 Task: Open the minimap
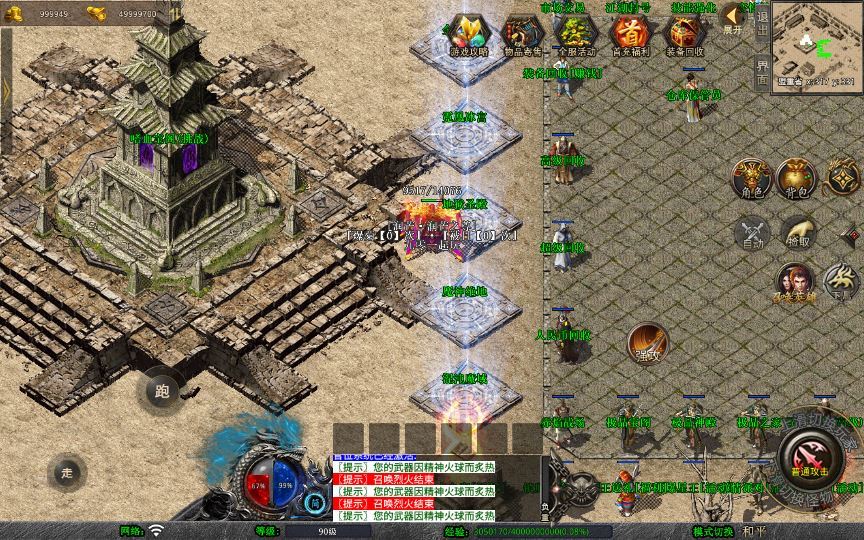(818, 44)
